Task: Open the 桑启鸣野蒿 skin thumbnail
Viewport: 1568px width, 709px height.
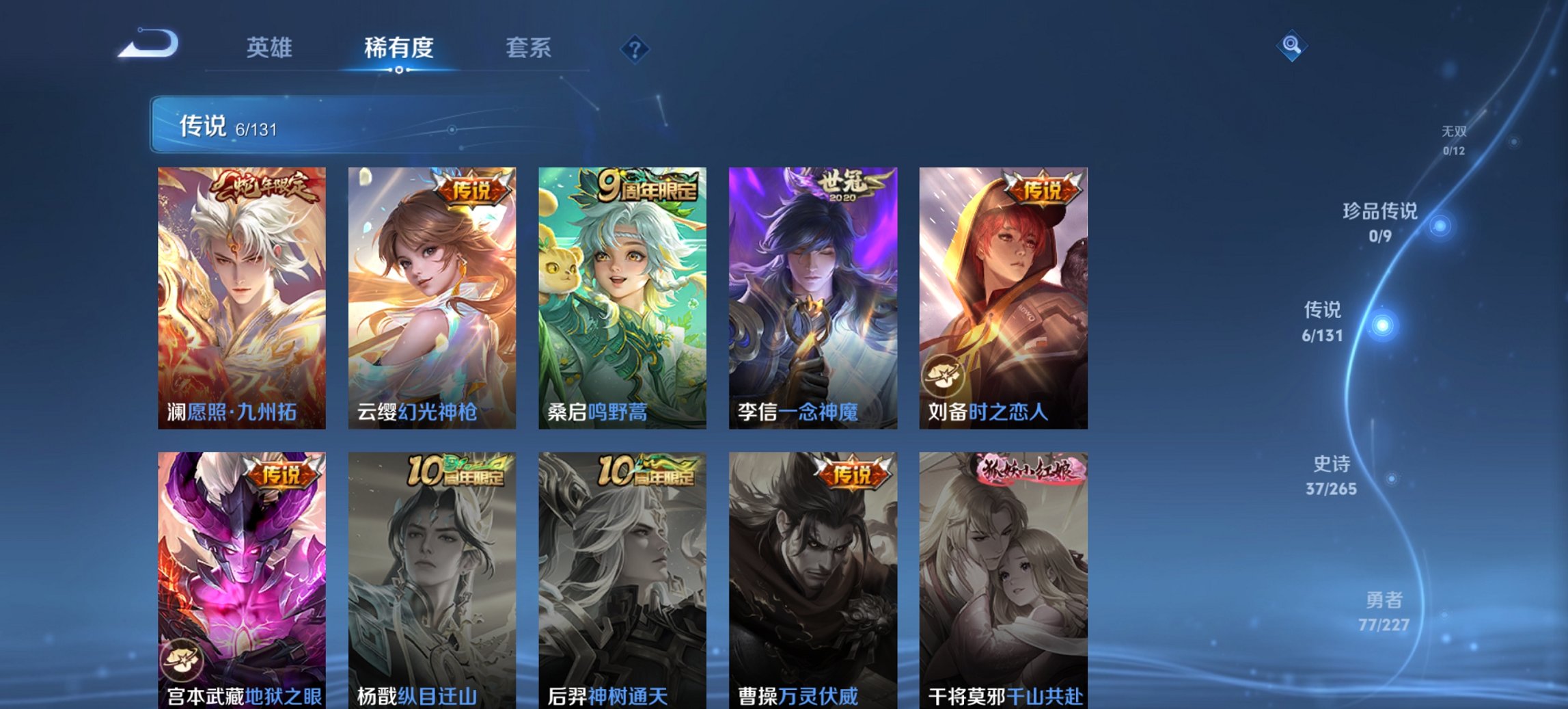Action: (622, 294)
